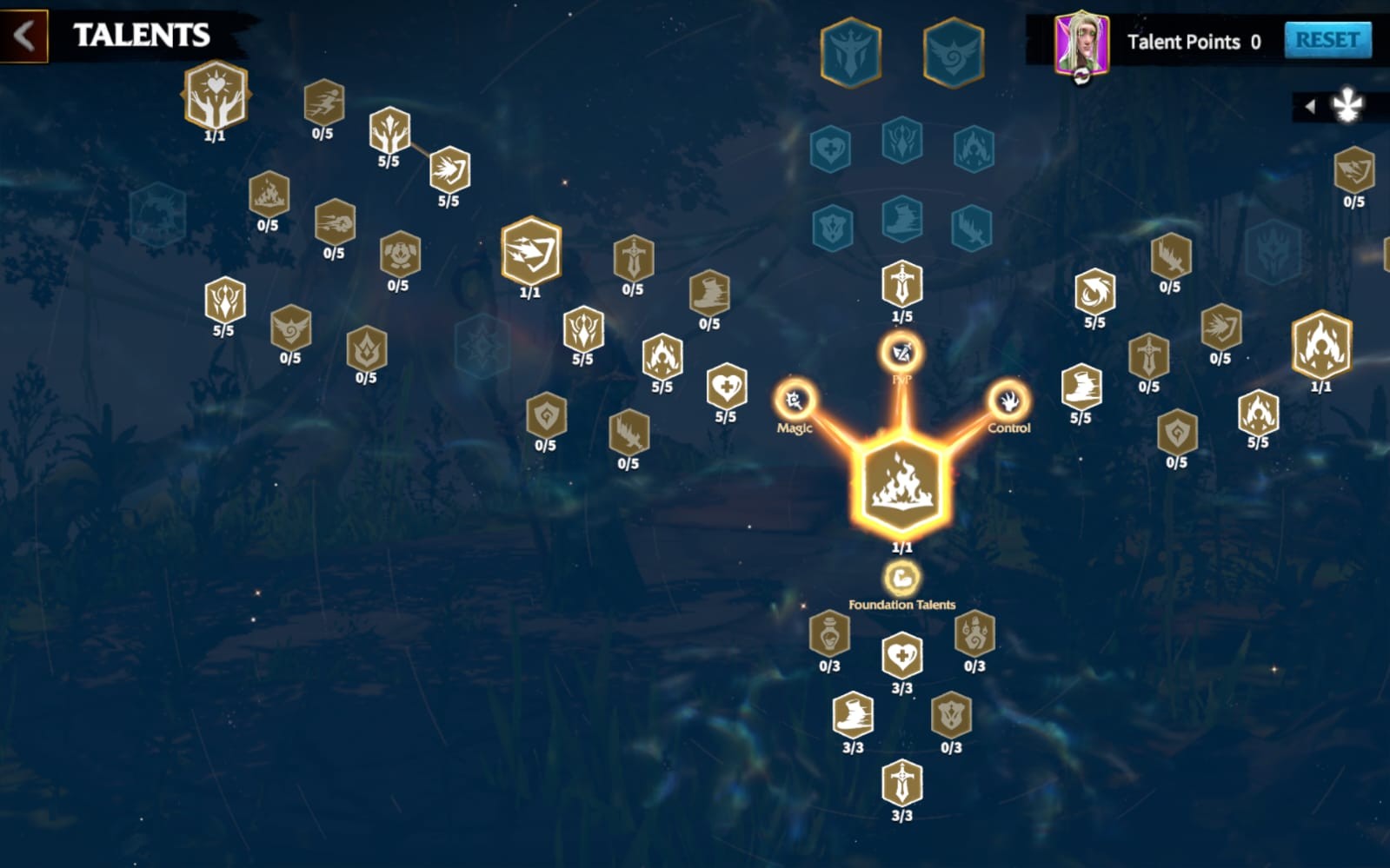Select the central flame talent node
The width and height of the screenshot is (1390, 868).
pos(901,484)
